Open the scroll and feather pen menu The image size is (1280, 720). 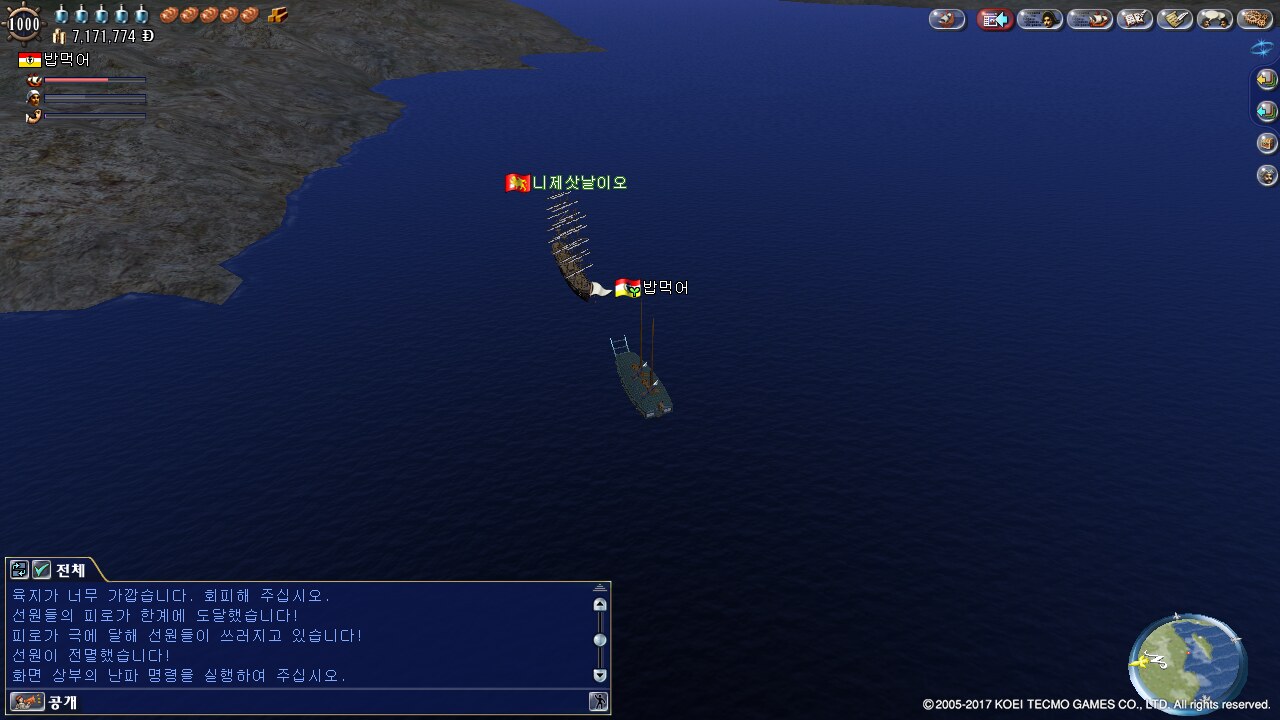pos(1175,19)
